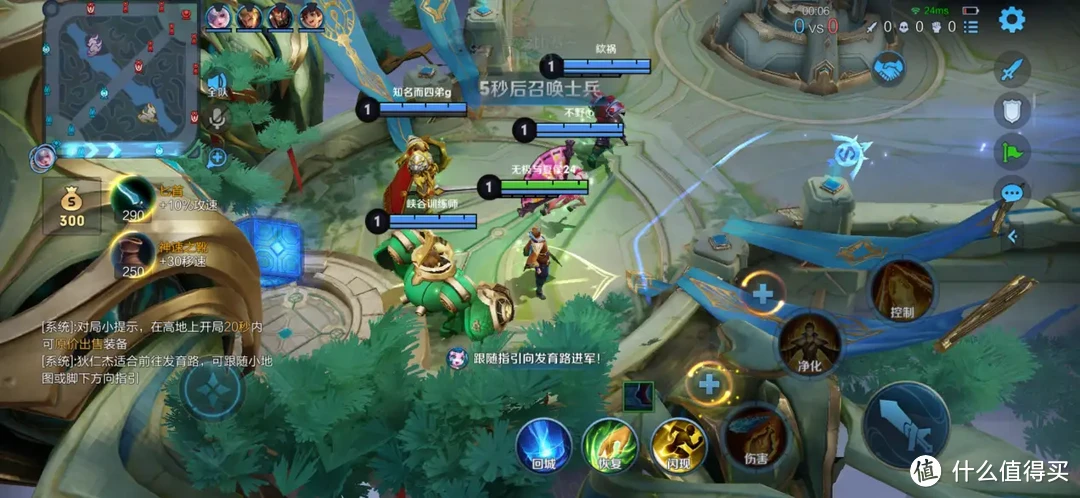The height and width of the screenshot is (498, 1080).
Task: Activate the 回城 recall button
Action: pyautogui.click(x=543, y=443)
